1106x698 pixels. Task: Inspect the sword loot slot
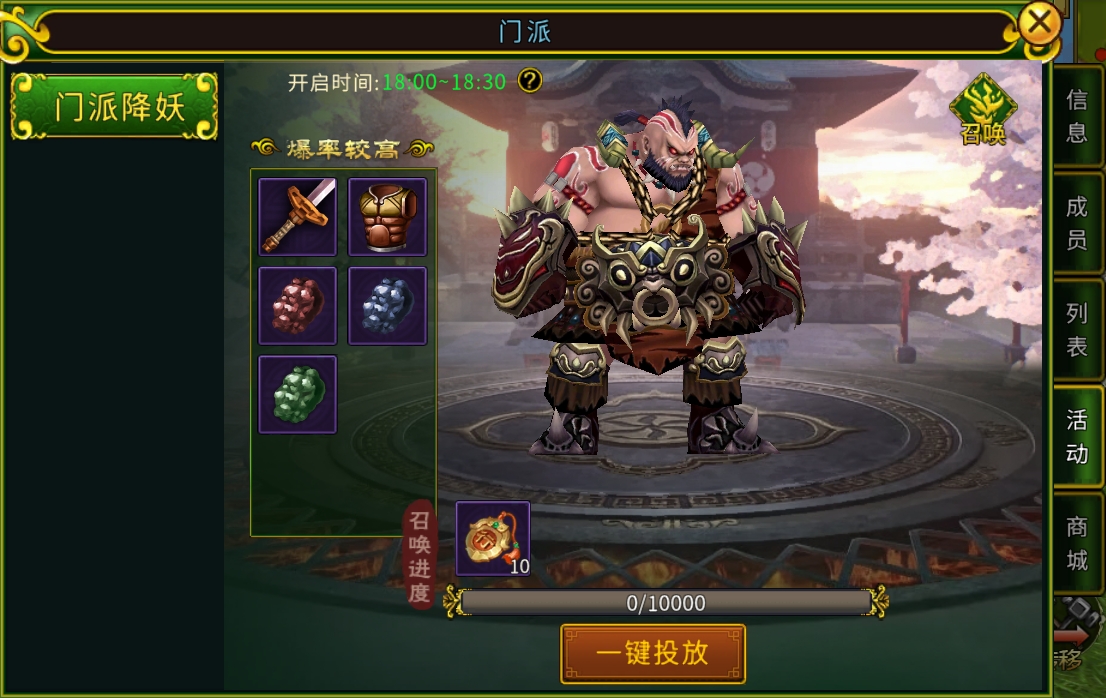click(x=298, y=216)
